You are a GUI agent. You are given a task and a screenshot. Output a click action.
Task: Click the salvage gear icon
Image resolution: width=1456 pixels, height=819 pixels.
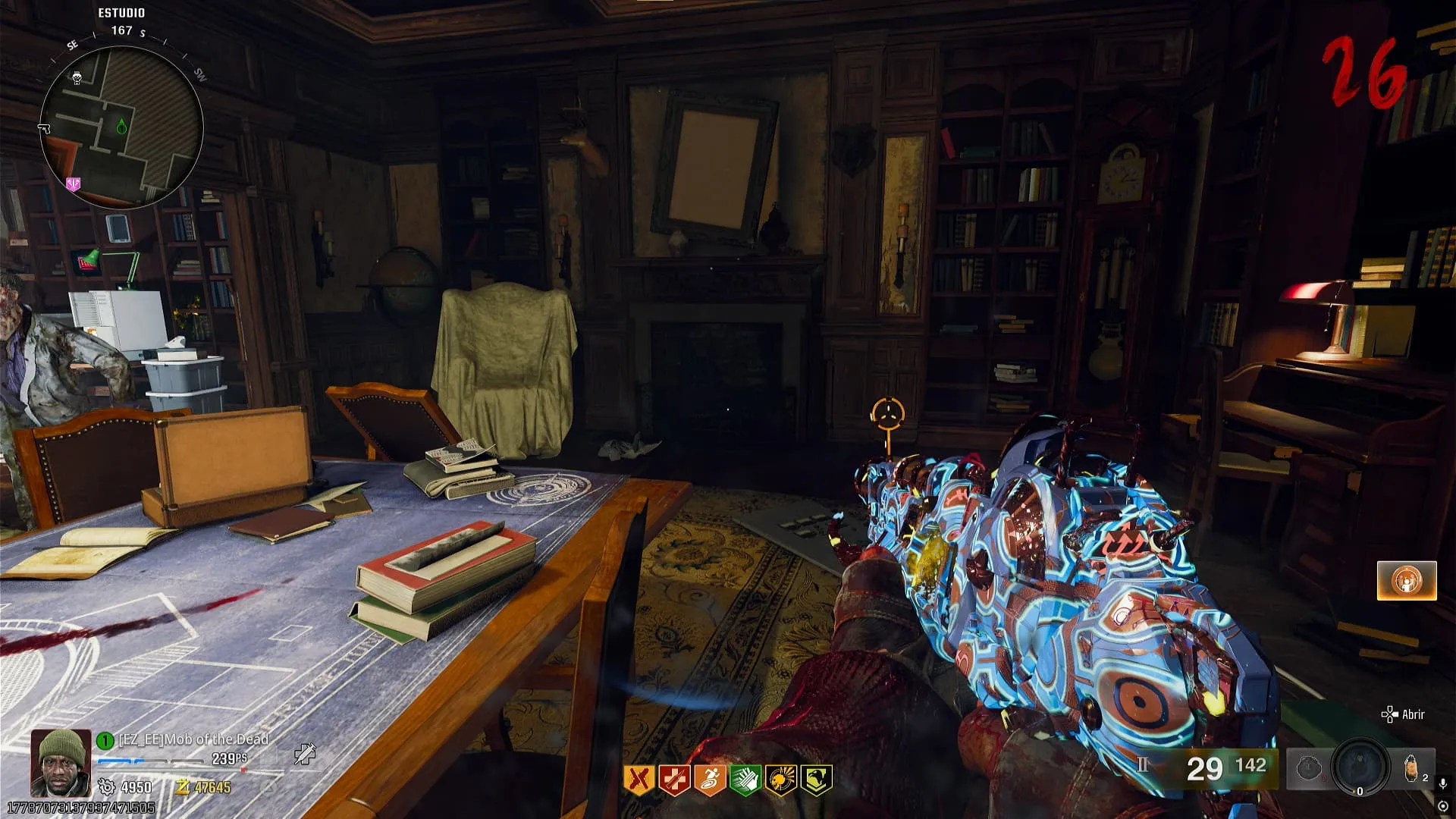[107, 787]
